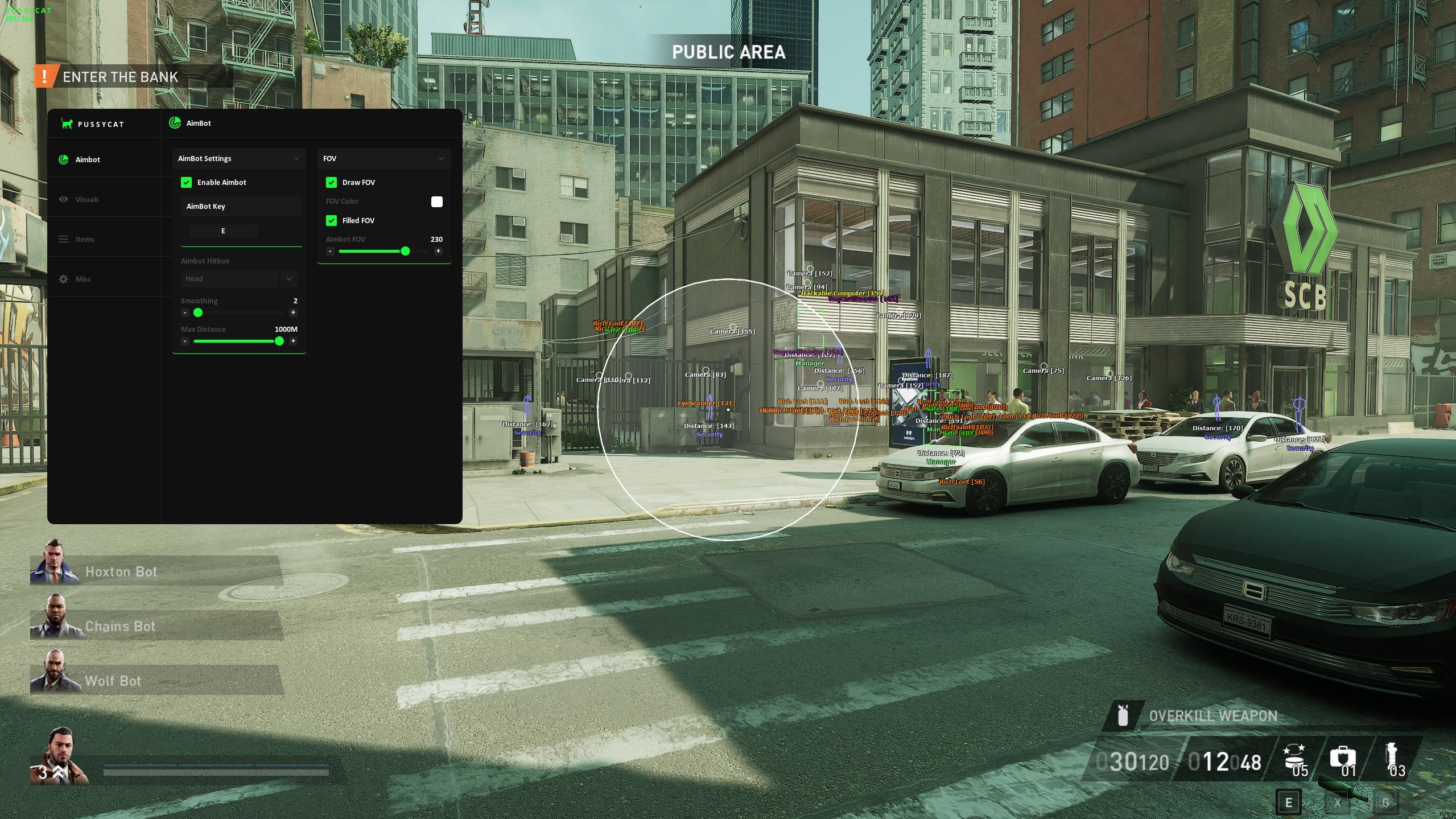Click the AimBot Key binding button E
Screen dimensions: 1456x819
(223, 231)
